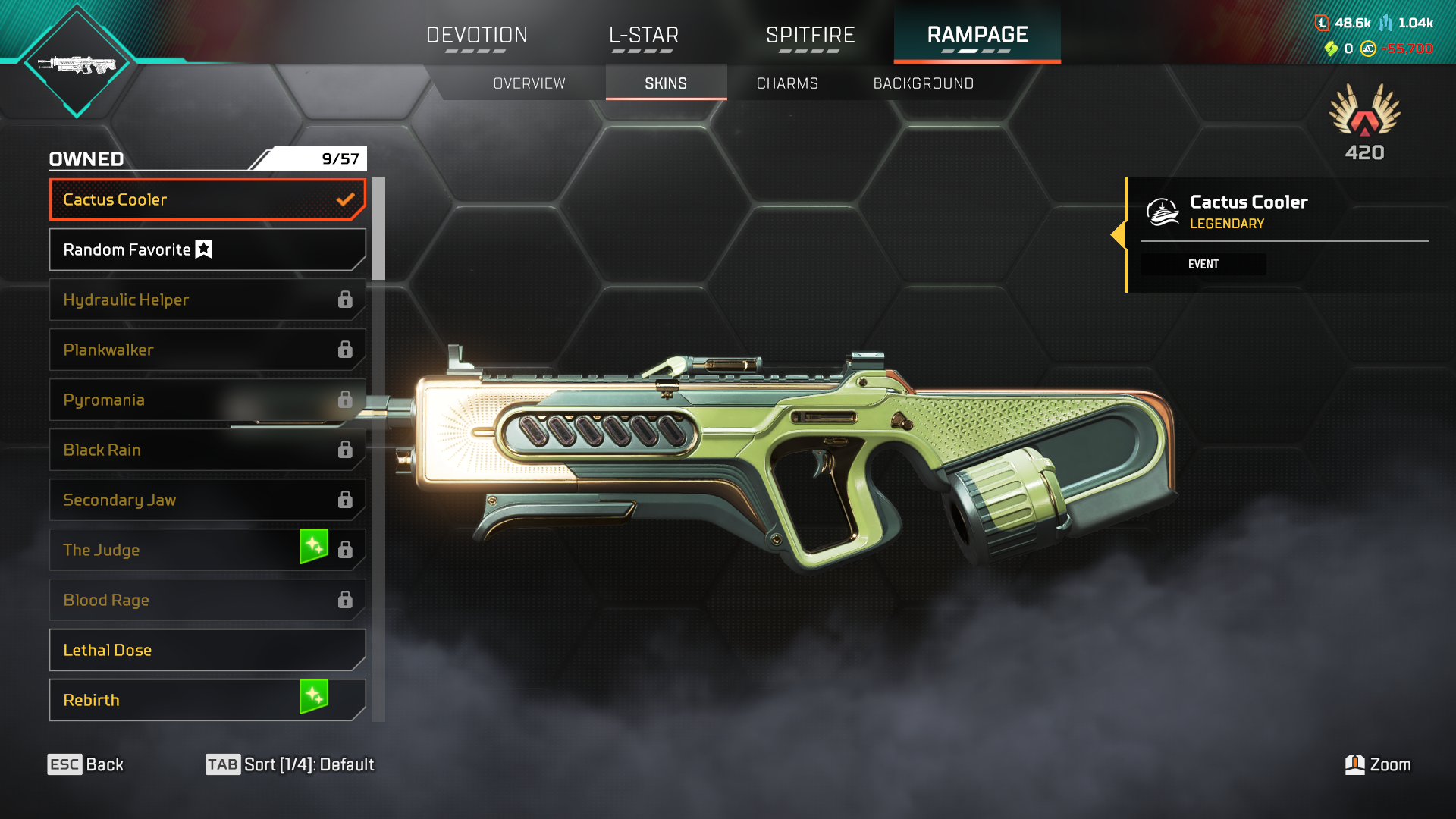
Task: Open the Overview sub-tab
Action: click(x=529, y=83)
